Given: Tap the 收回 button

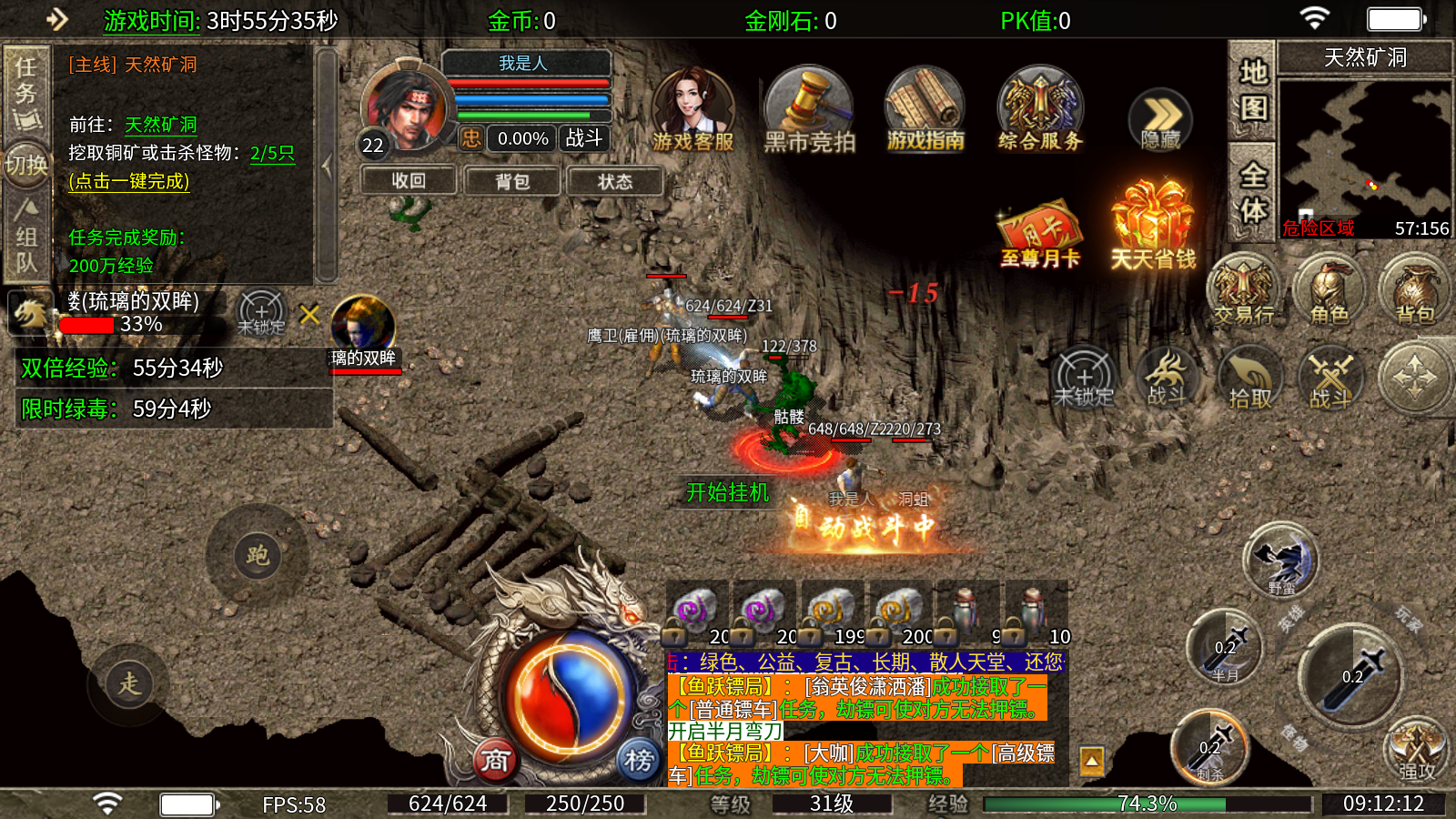Looking at the screenshot, I should click(409, 181).
